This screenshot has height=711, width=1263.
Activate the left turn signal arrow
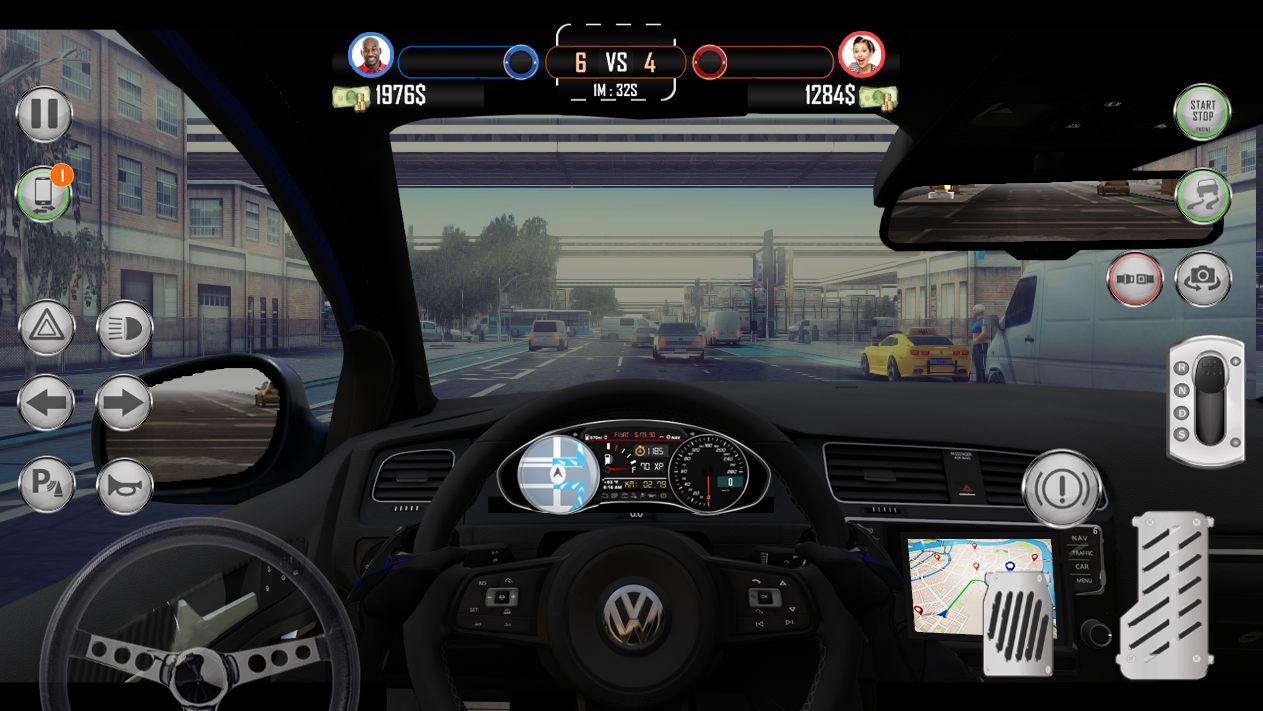tap(46, 404)
